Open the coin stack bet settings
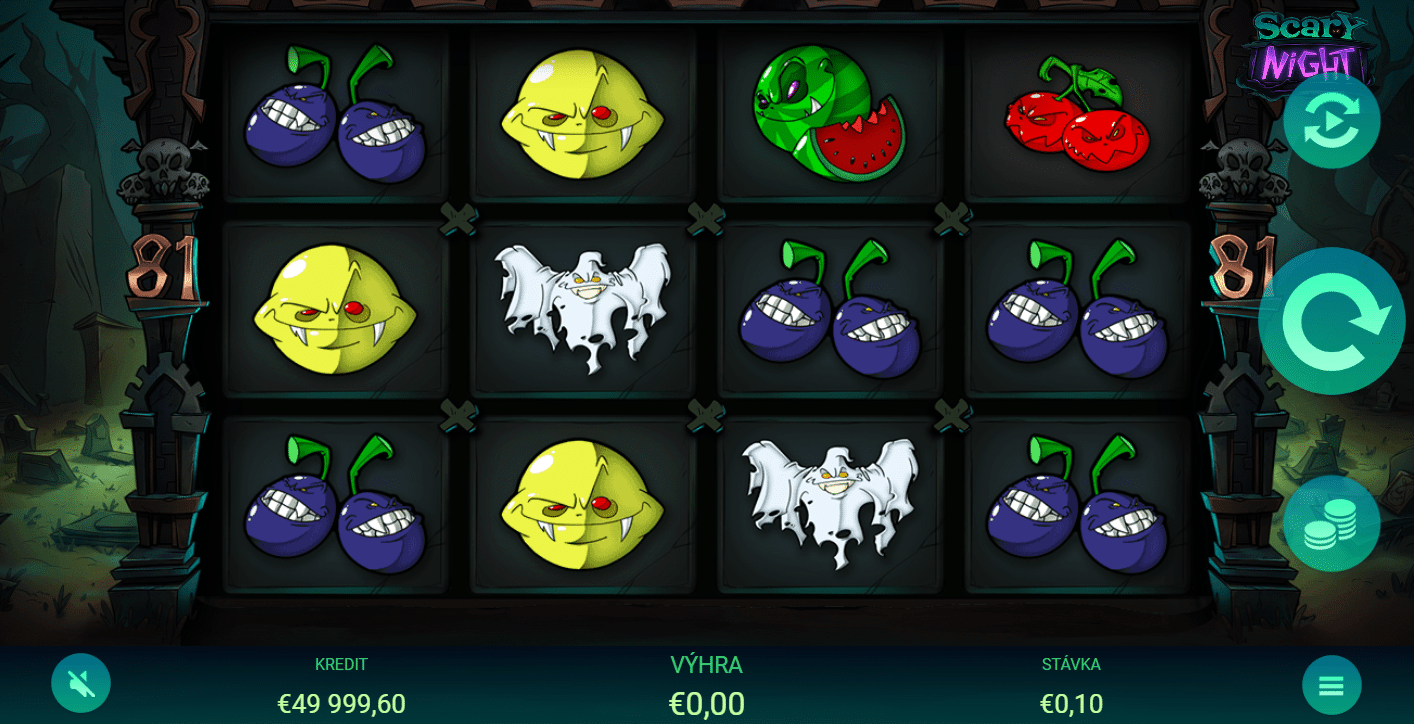Screen dimensions: 1414x724 point(1331,524)
